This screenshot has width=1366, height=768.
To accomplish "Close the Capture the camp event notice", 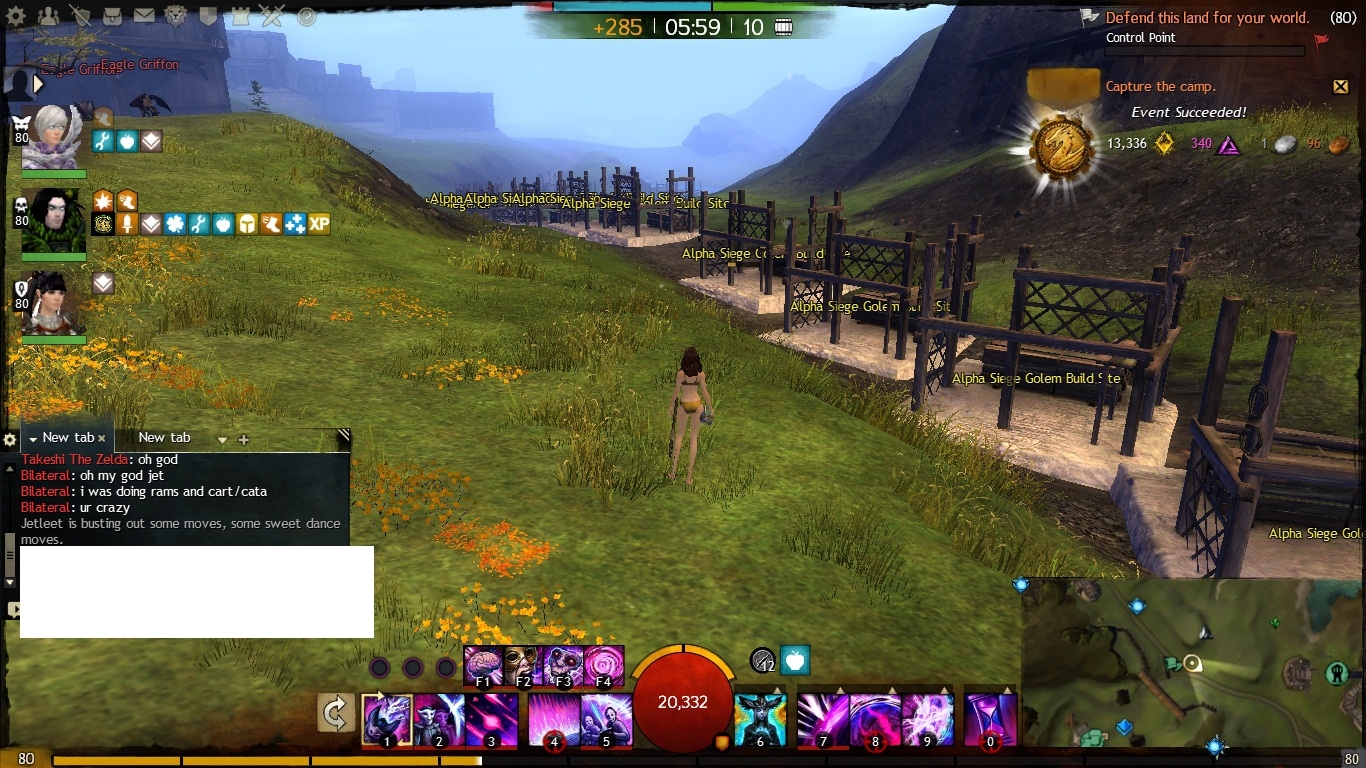I will tap(1341, 87).
